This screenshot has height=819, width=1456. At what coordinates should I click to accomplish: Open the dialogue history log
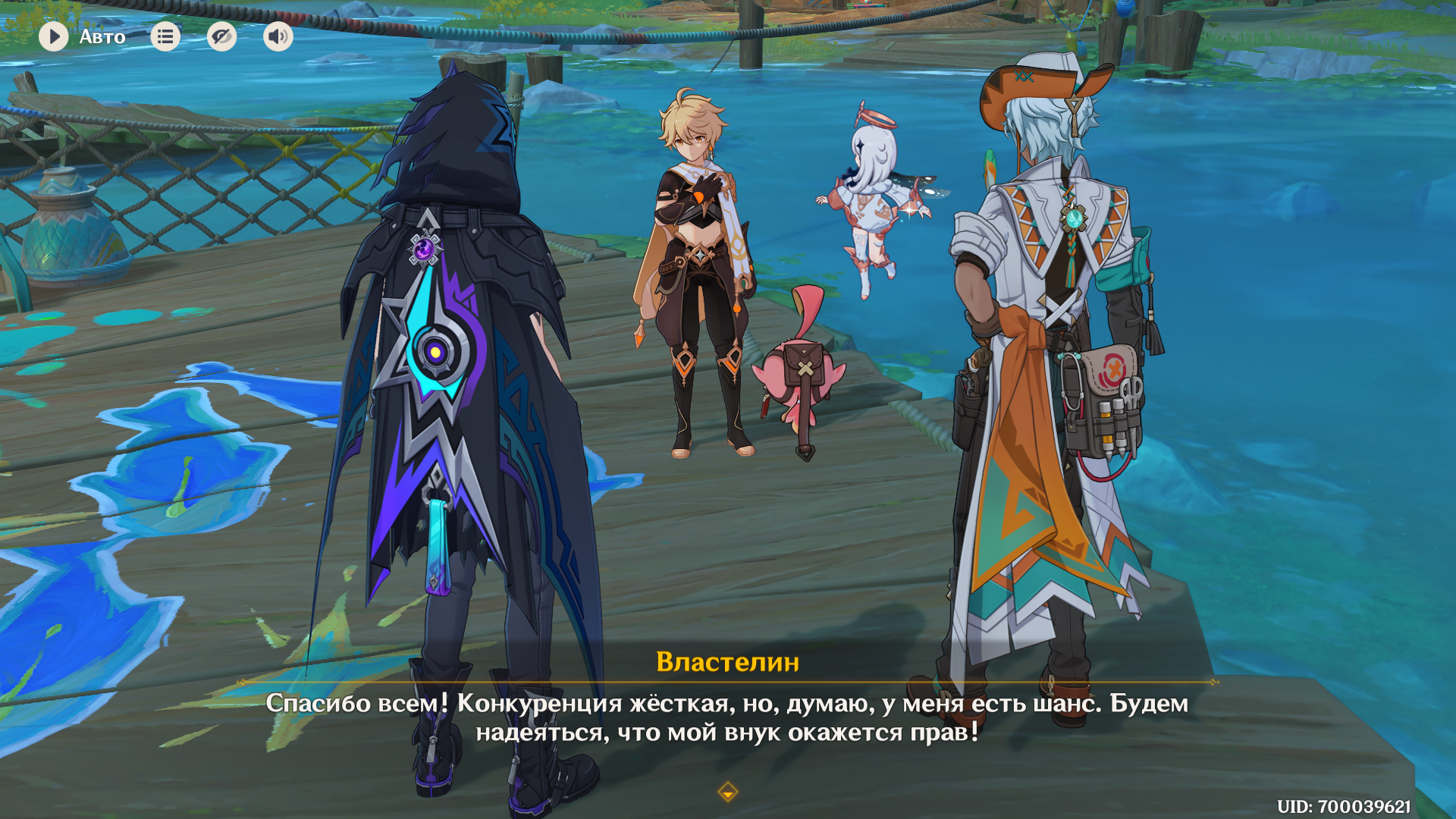point(165,36)
